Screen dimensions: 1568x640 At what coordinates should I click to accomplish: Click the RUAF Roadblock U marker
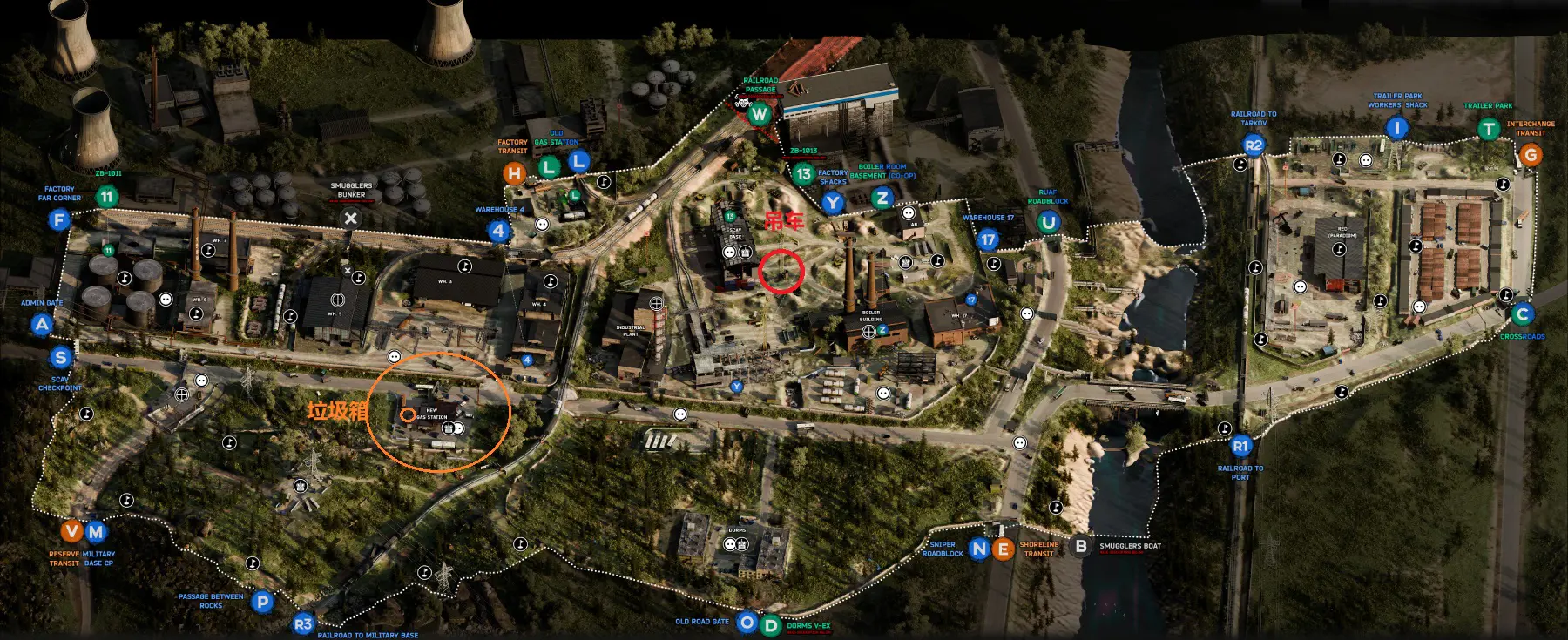pyautogui.click(x=1048, y=222)
